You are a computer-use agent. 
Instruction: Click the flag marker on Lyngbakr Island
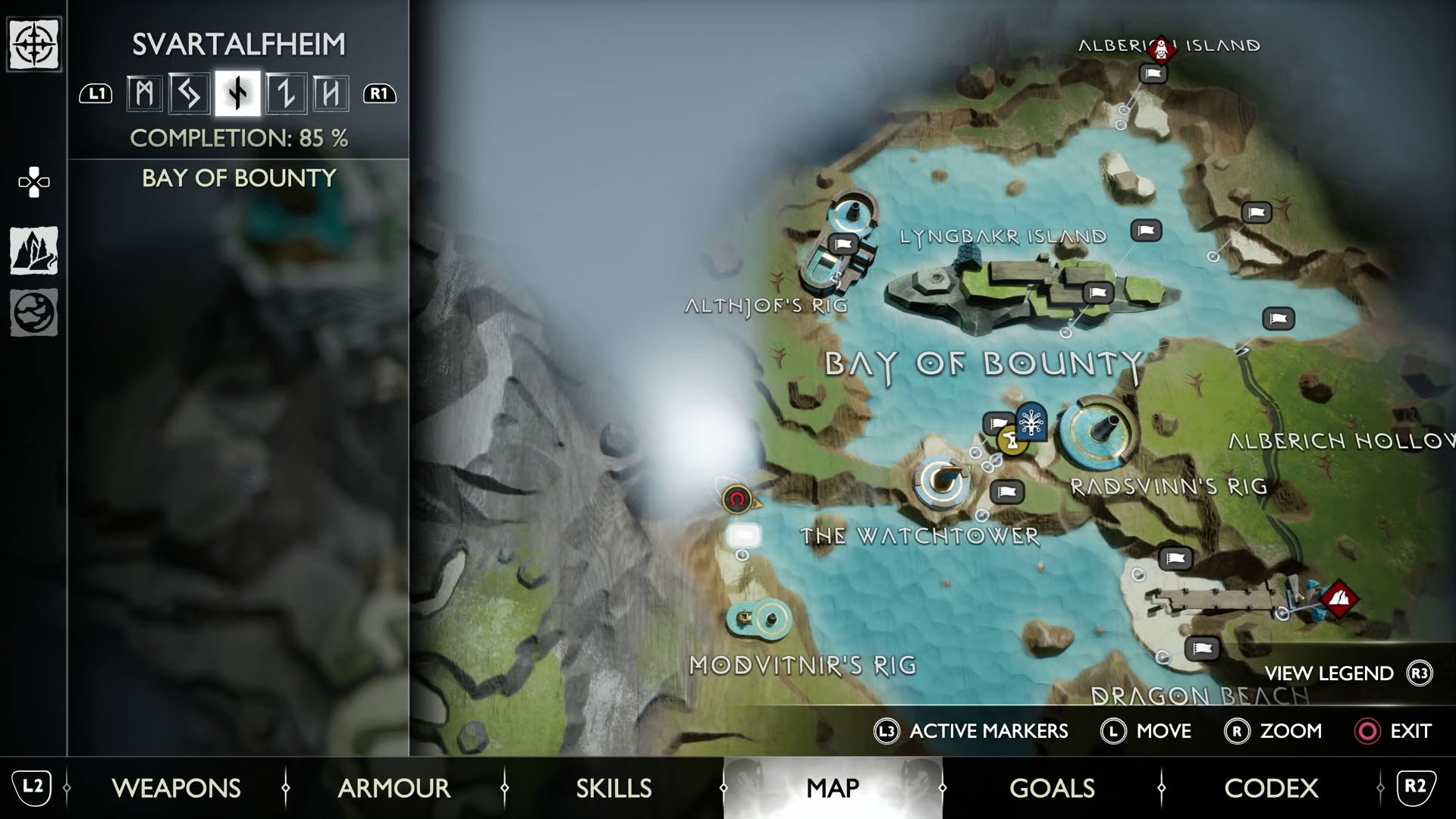pyautogui.click(x=1097, y=292)
